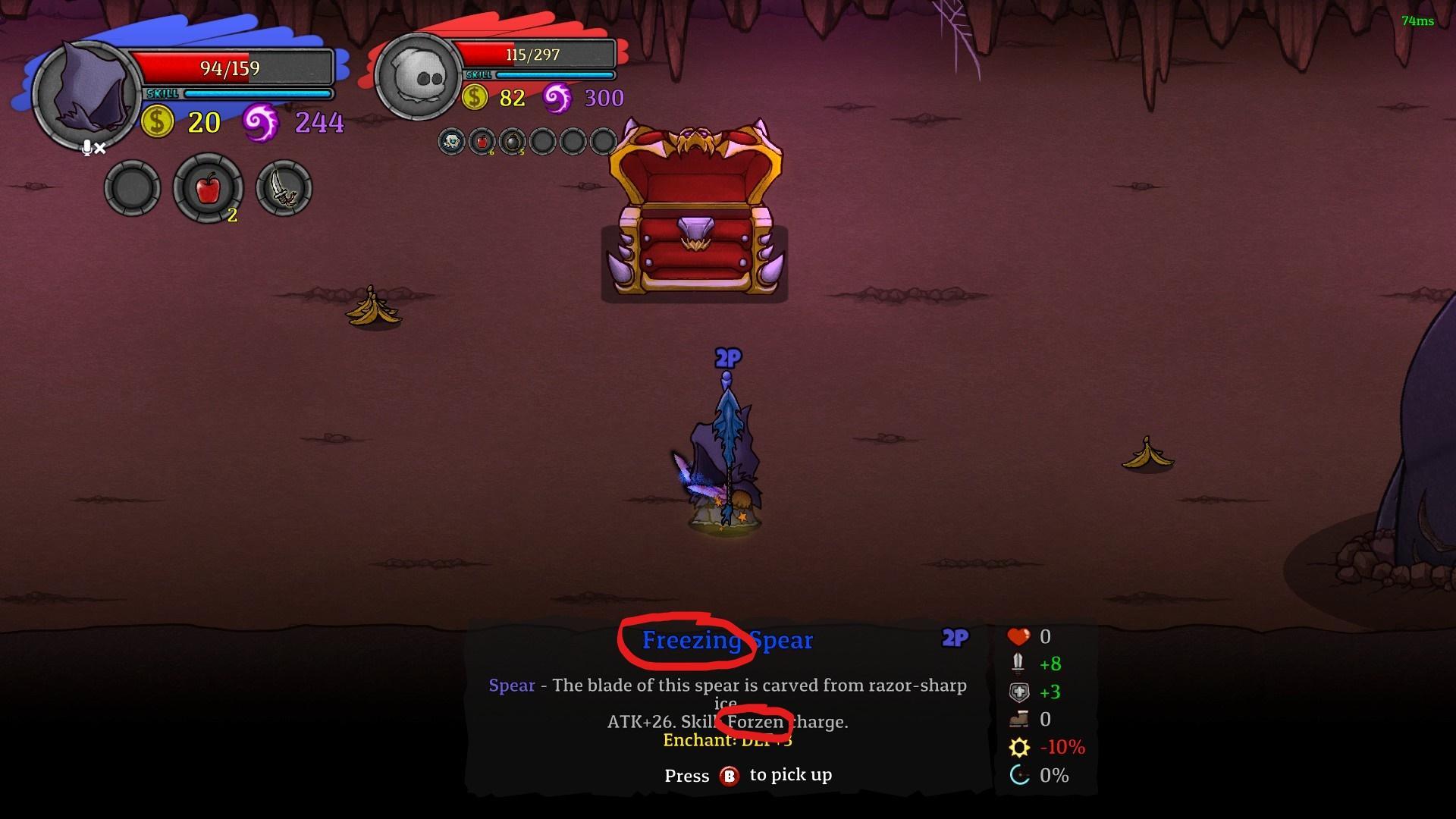Select the apple consumable in player 1's slot
1456x819 pixels.
pyautogui.click(x=207, y=188)
